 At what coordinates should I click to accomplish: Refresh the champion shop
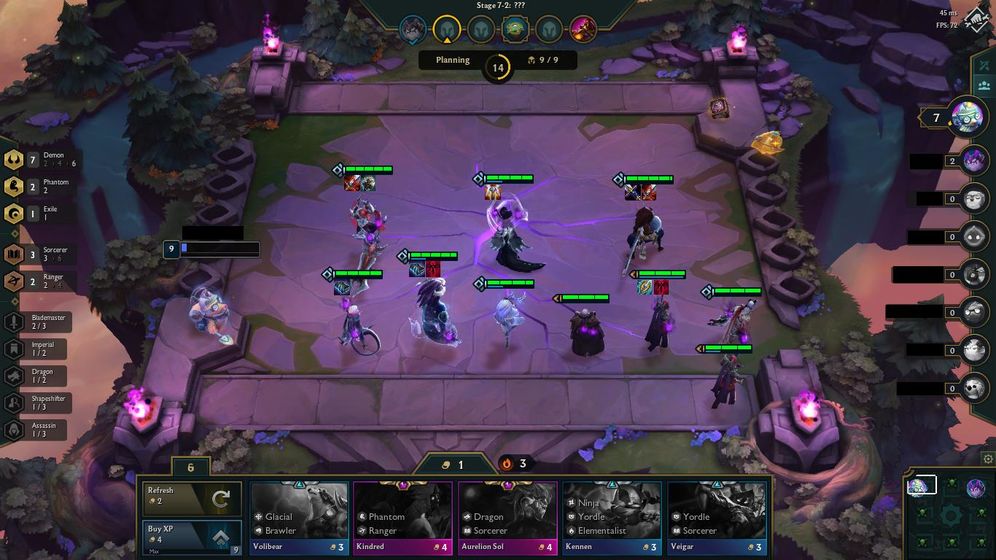coord(191,497)
